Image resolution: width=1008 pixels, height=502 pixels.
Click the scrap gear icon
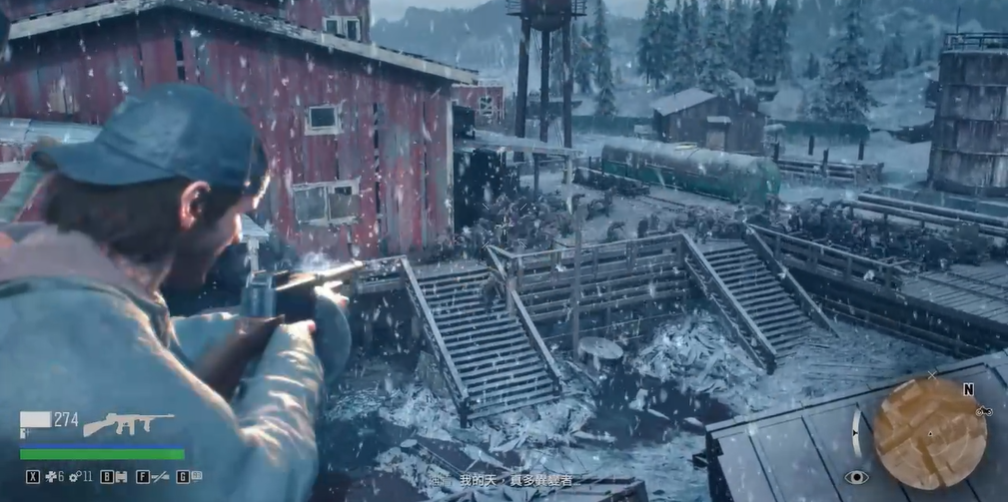(74, 477)
